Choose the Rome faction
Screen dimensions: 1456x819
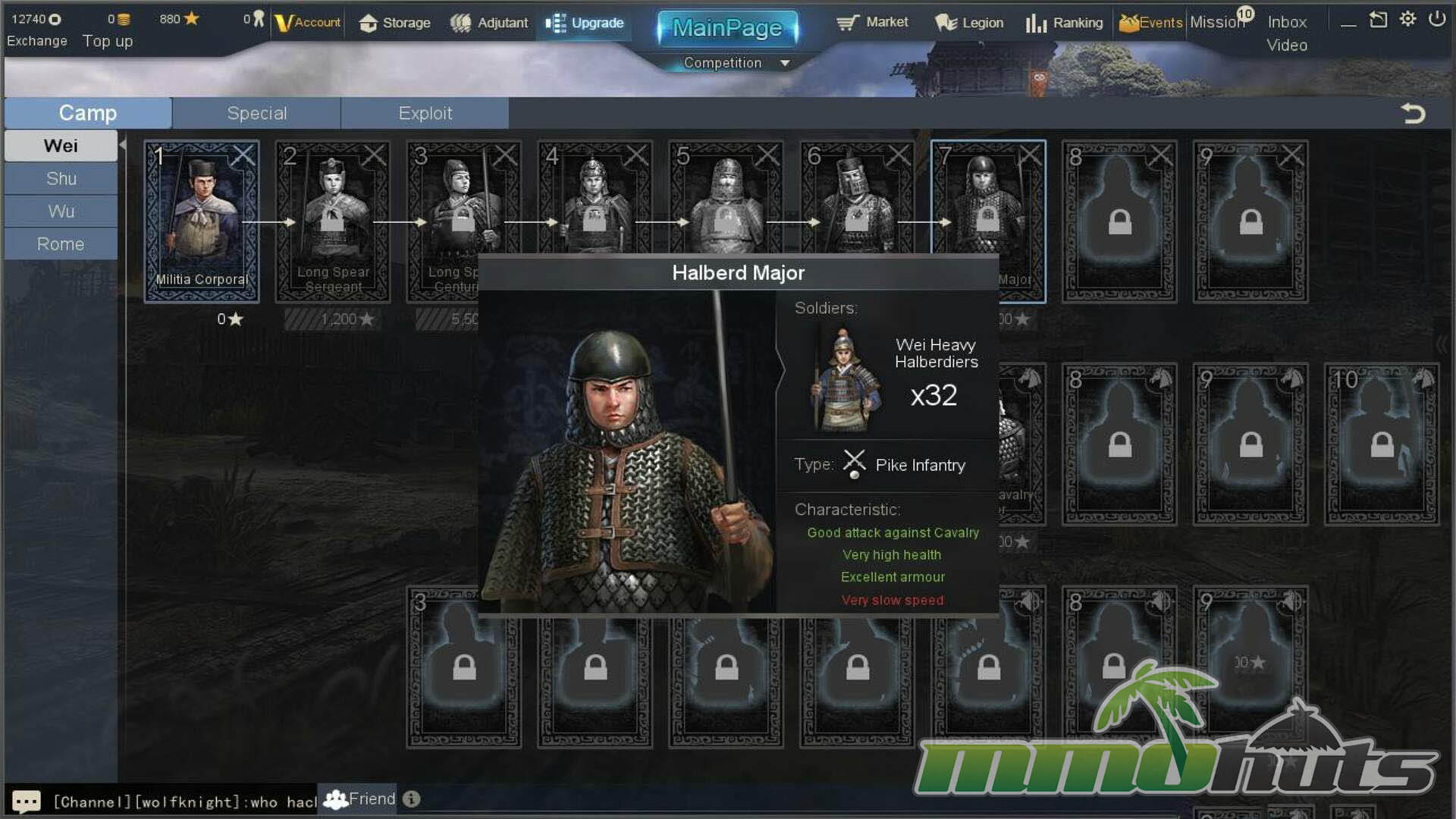(x=61, y=244)
